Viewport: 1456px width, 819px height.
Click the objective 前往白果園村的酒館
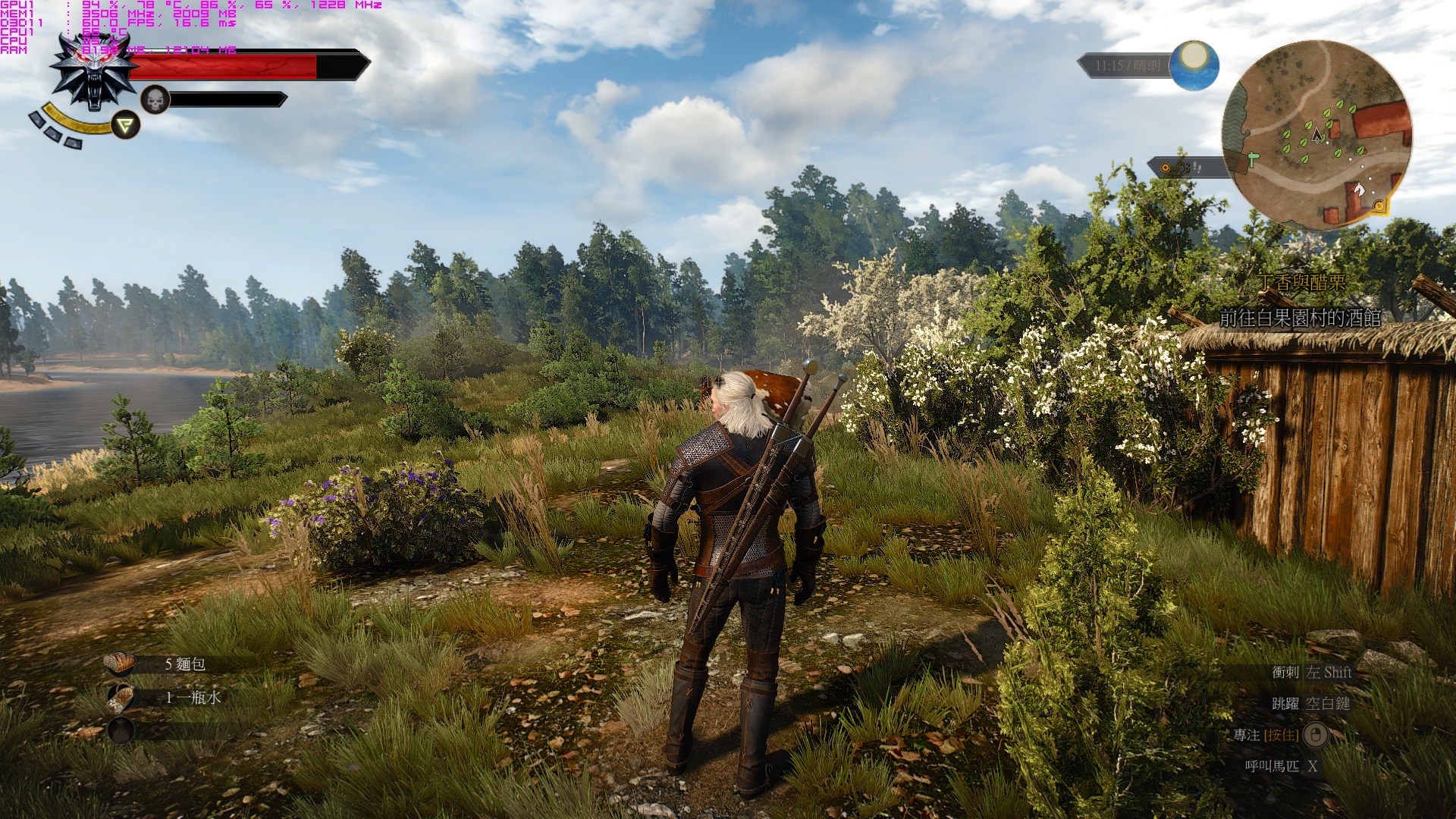coord(1300,318)
